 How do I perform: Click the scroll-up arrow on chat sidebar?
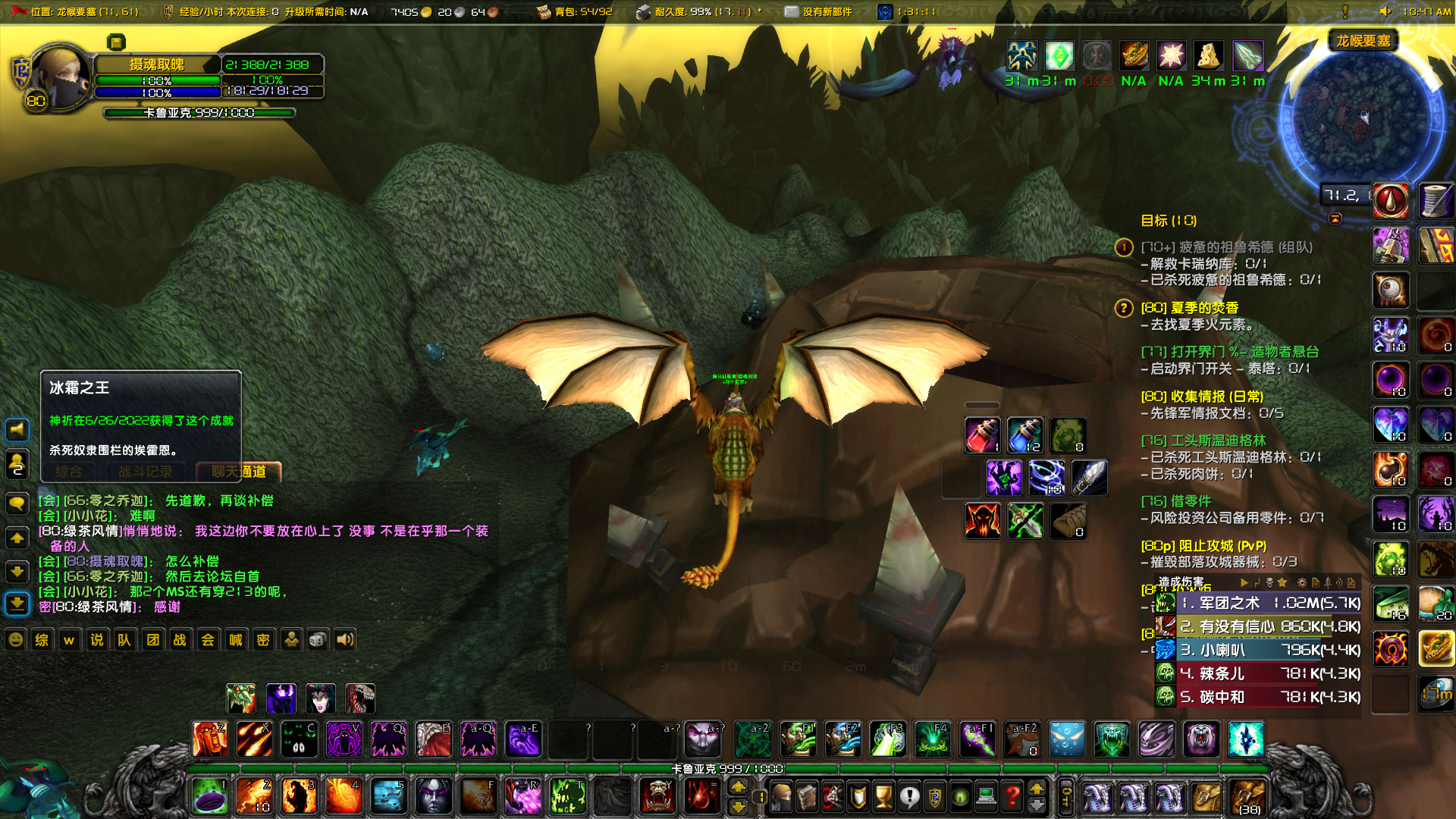[x=17, y=538]
